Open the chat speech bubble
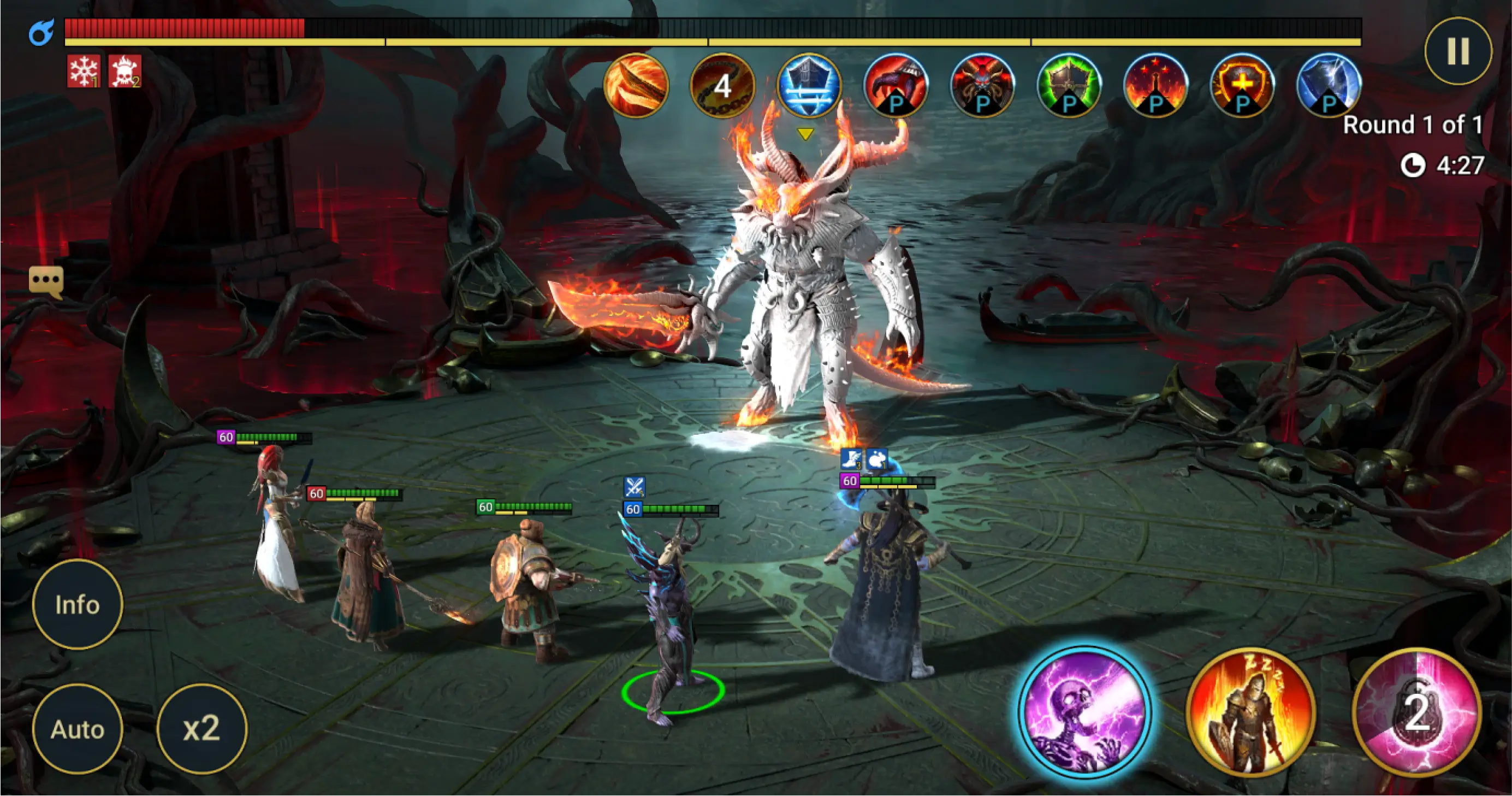Screen dimensions: 1512x796 (x=46, y=281)
